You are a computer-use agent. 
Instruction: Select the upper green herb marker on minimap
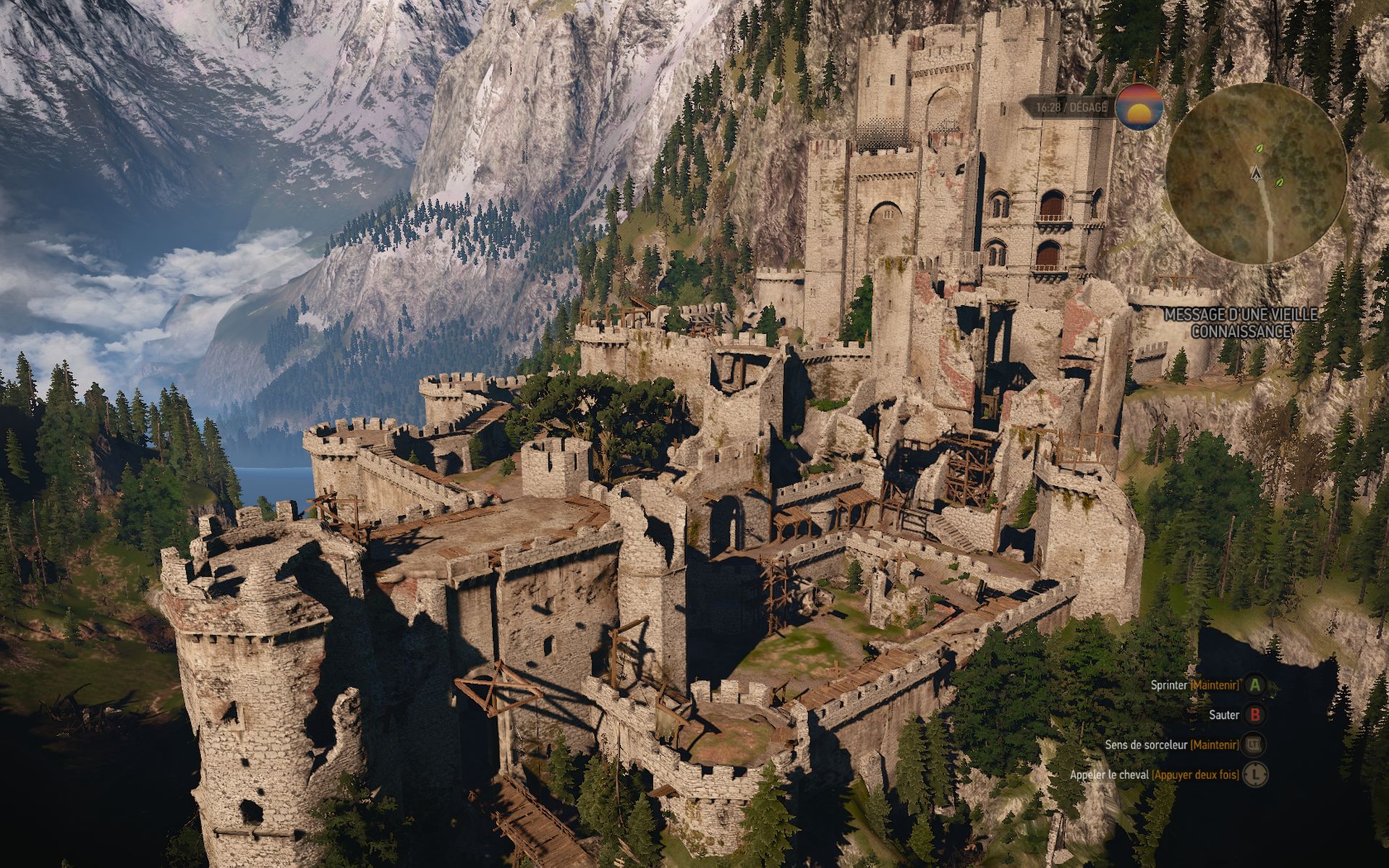click(1260, 148)
